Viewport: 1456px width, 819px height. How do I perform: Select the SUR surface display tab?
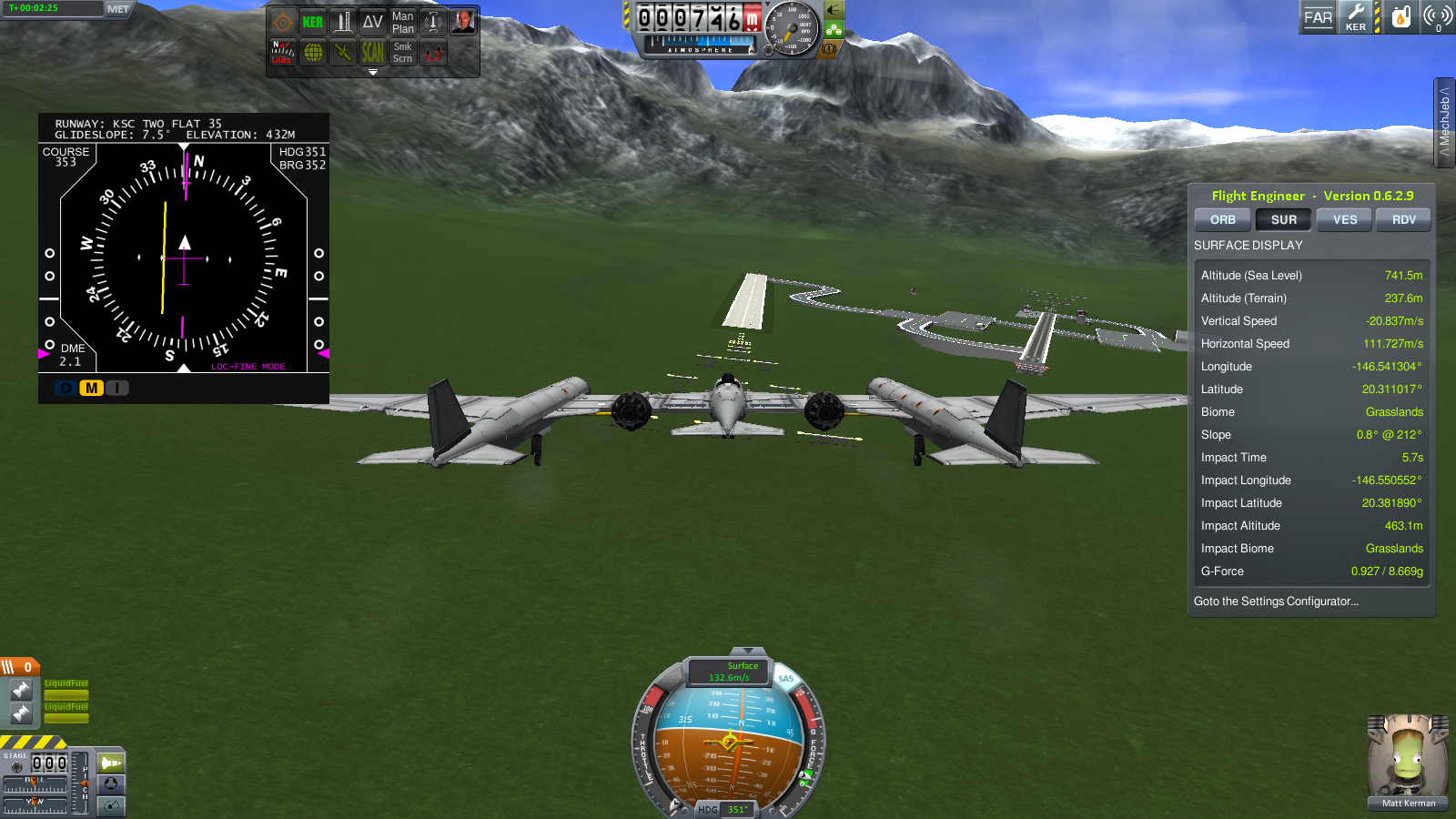[x=1283, y=220]
